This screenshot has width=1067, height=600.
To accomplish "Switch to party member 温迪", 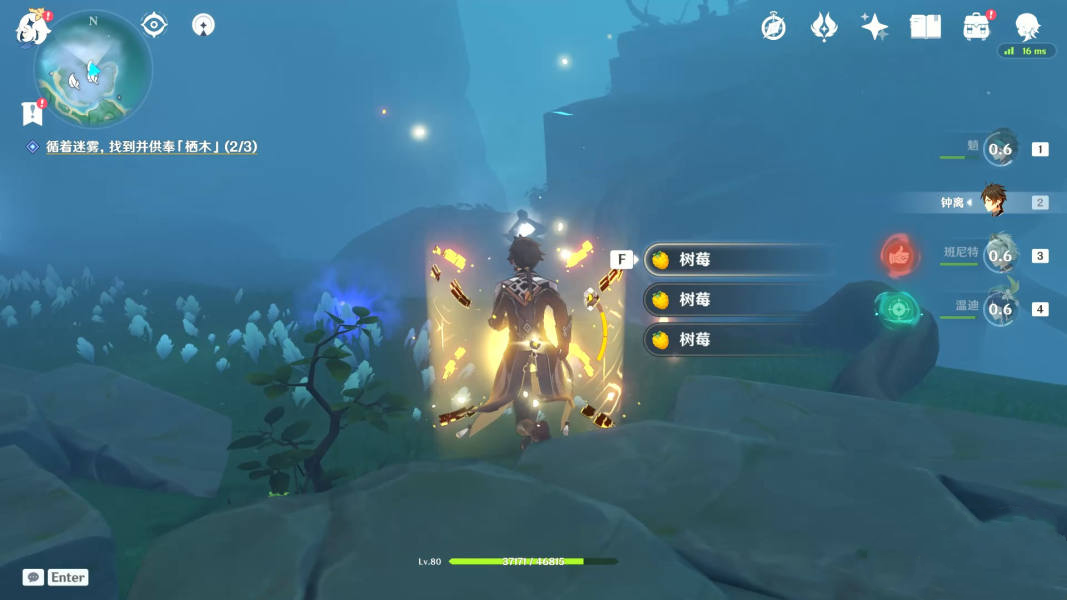I will click(999, 308).
